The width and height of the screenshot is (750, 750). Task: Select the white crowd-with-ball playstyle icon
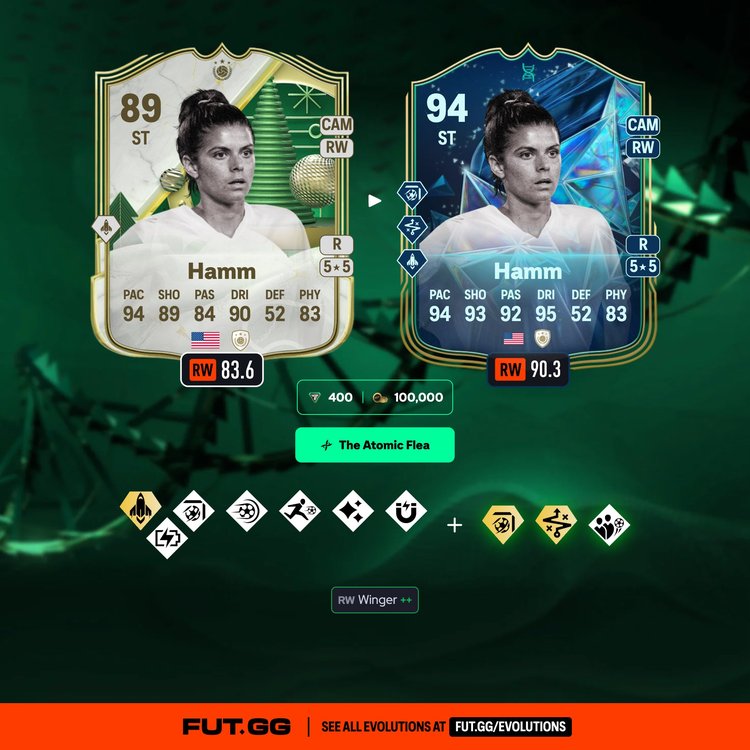click(x=610, y=524)
